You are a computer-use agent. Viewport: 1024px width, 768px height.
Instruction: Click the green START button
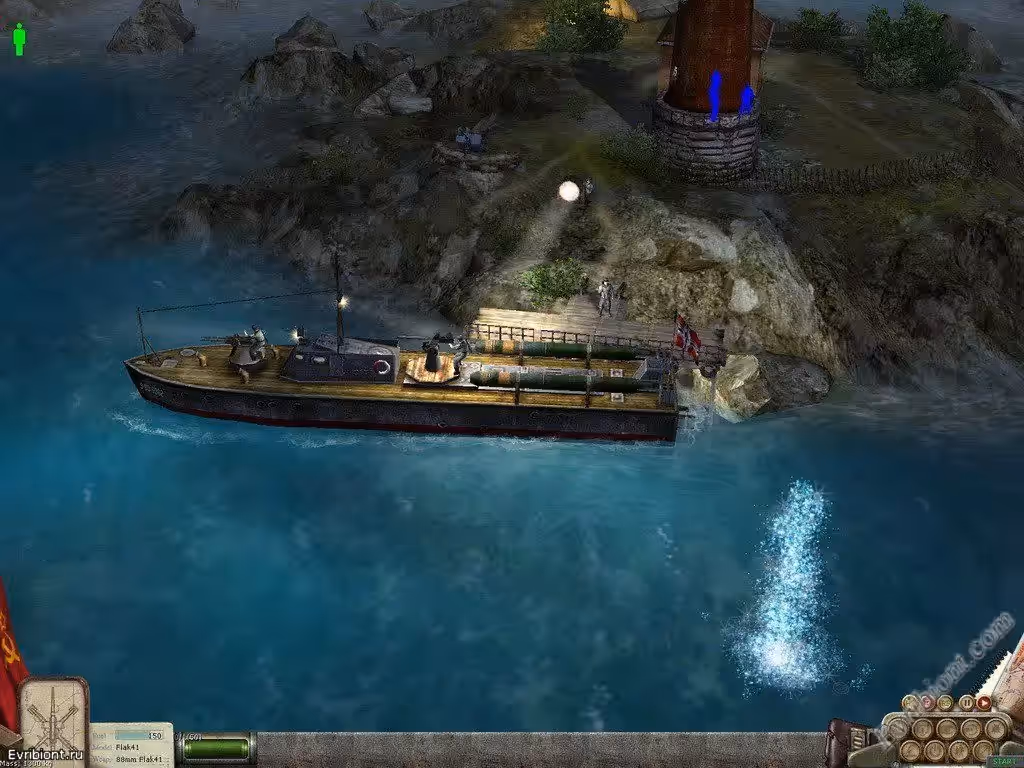click(x=1004, y=761)
